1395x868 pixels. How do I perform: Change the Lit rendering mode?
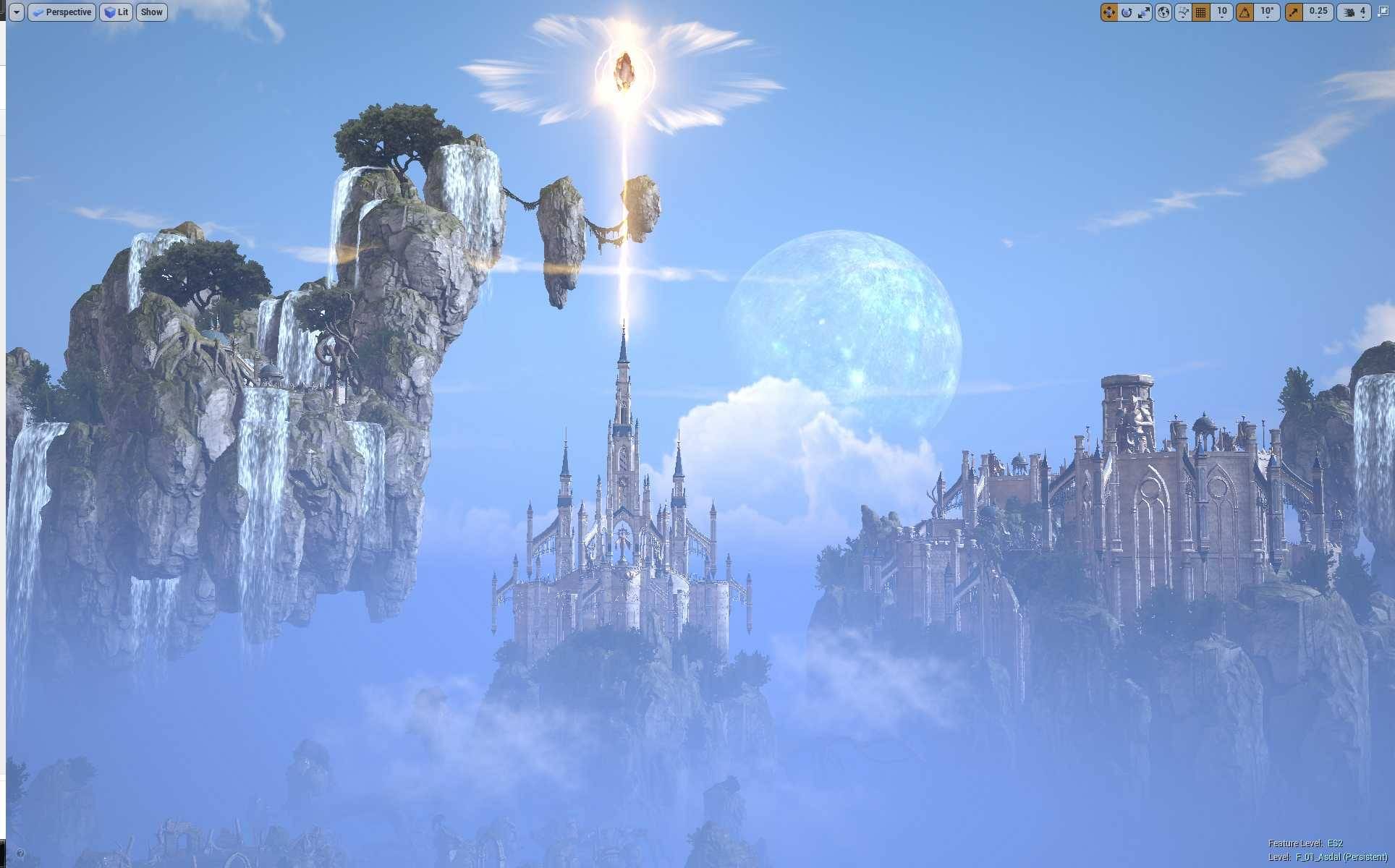(116, 12)
